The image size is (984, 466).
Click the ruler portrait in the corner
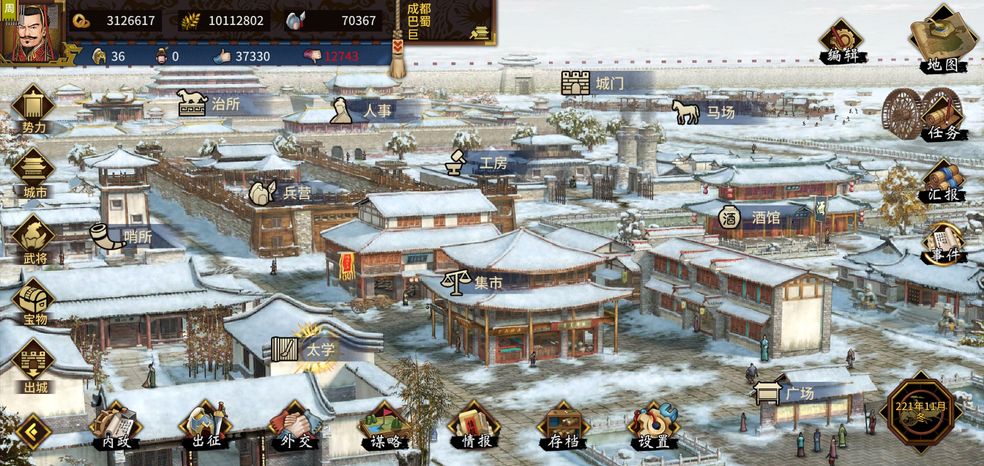pos(31,30)
